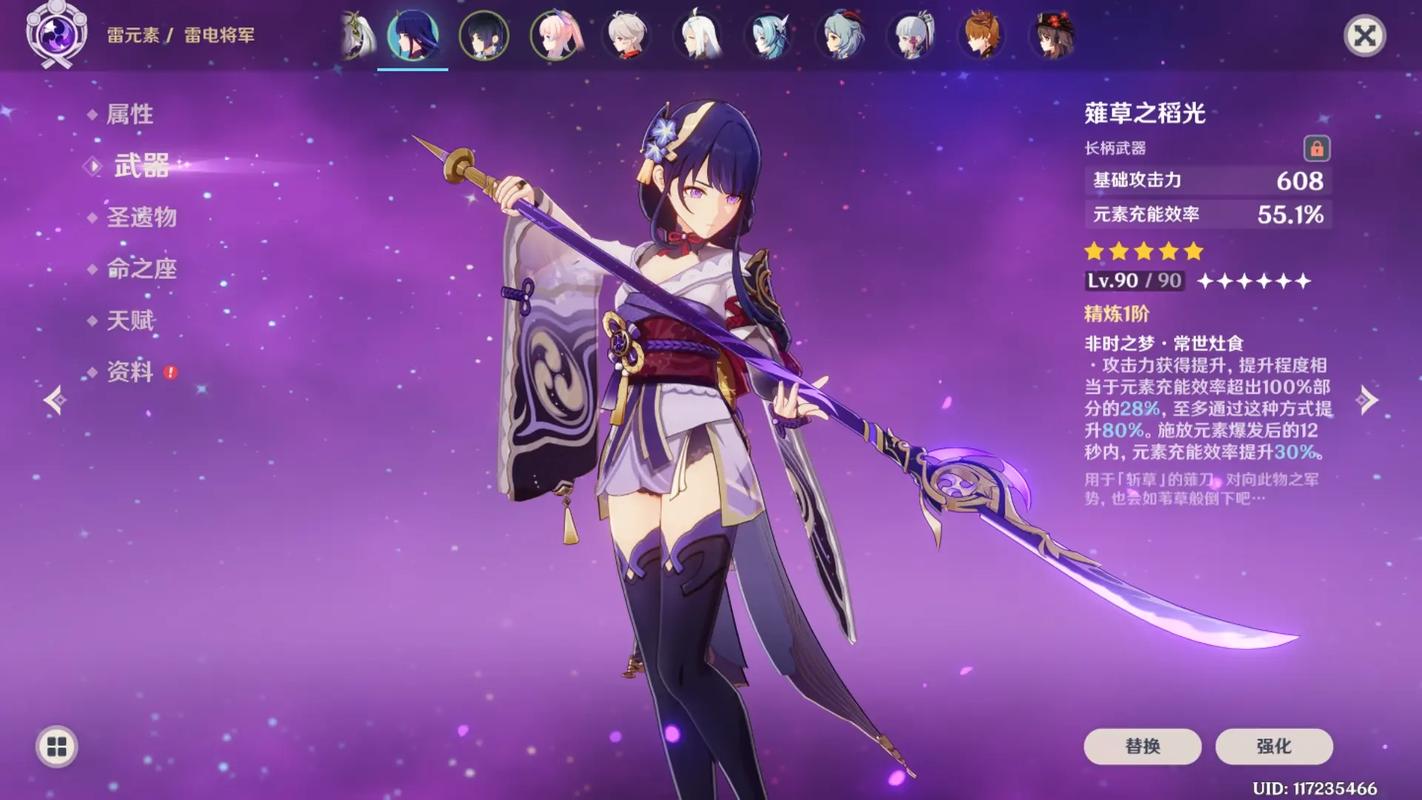Go to next character with right arrow
The width and height of the screenshot is (1422, 800).
pyautogui.click(x=1367, y=400)
